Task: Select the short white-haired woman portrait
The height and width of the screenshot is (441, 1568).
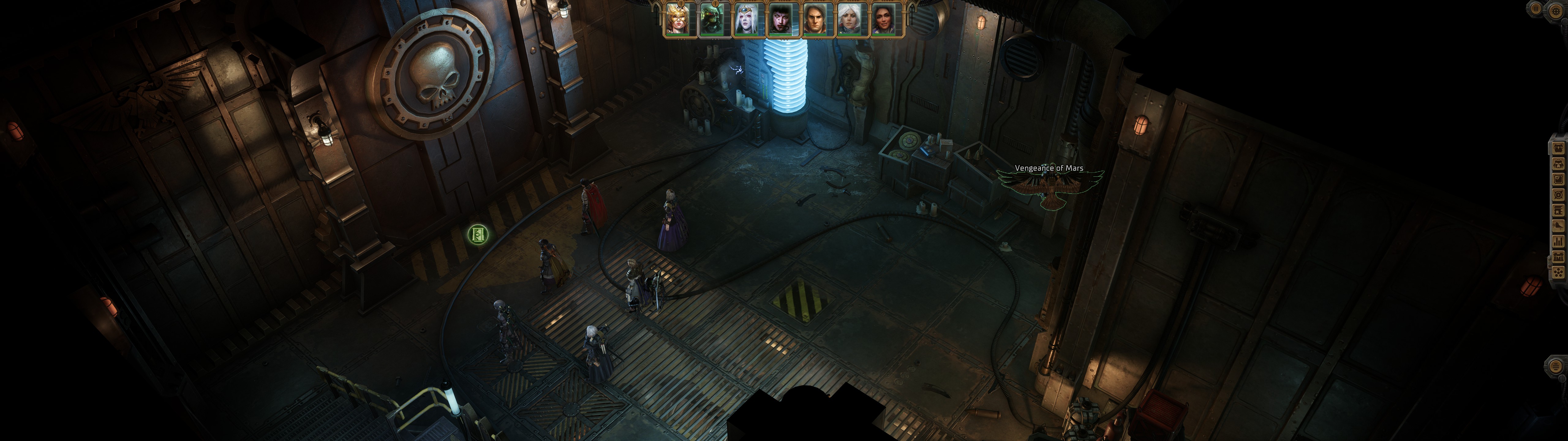Action: [x=852, y=19]
